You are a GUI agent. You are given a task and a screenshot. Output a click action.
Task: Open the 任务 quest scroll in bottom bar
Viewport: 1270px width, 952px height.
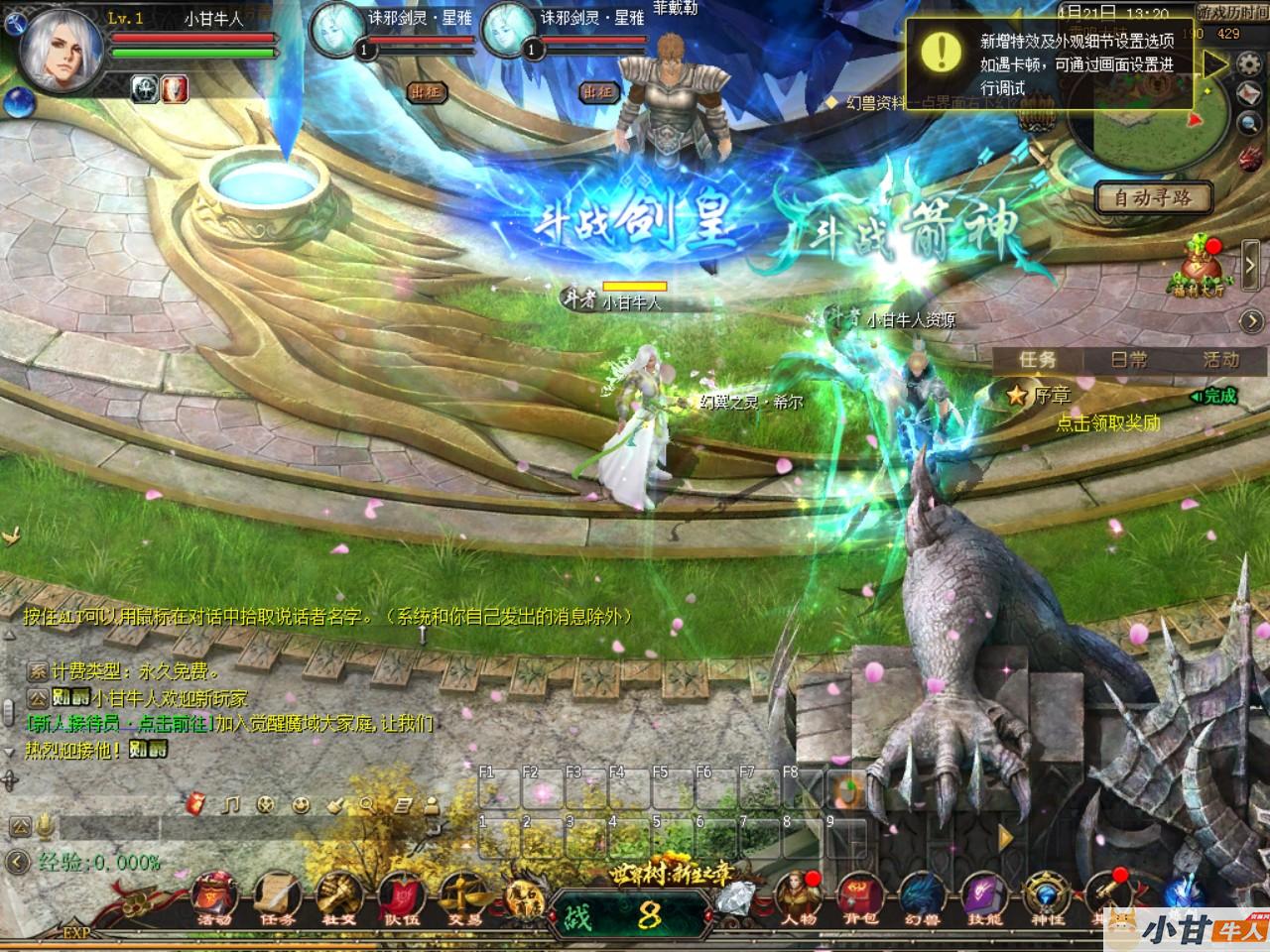click(x=277, y=897)
